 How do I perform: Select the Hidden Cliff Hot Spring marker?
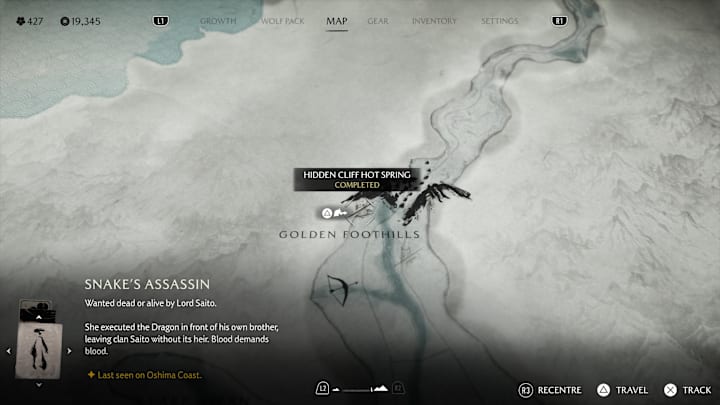coord(327,213)
